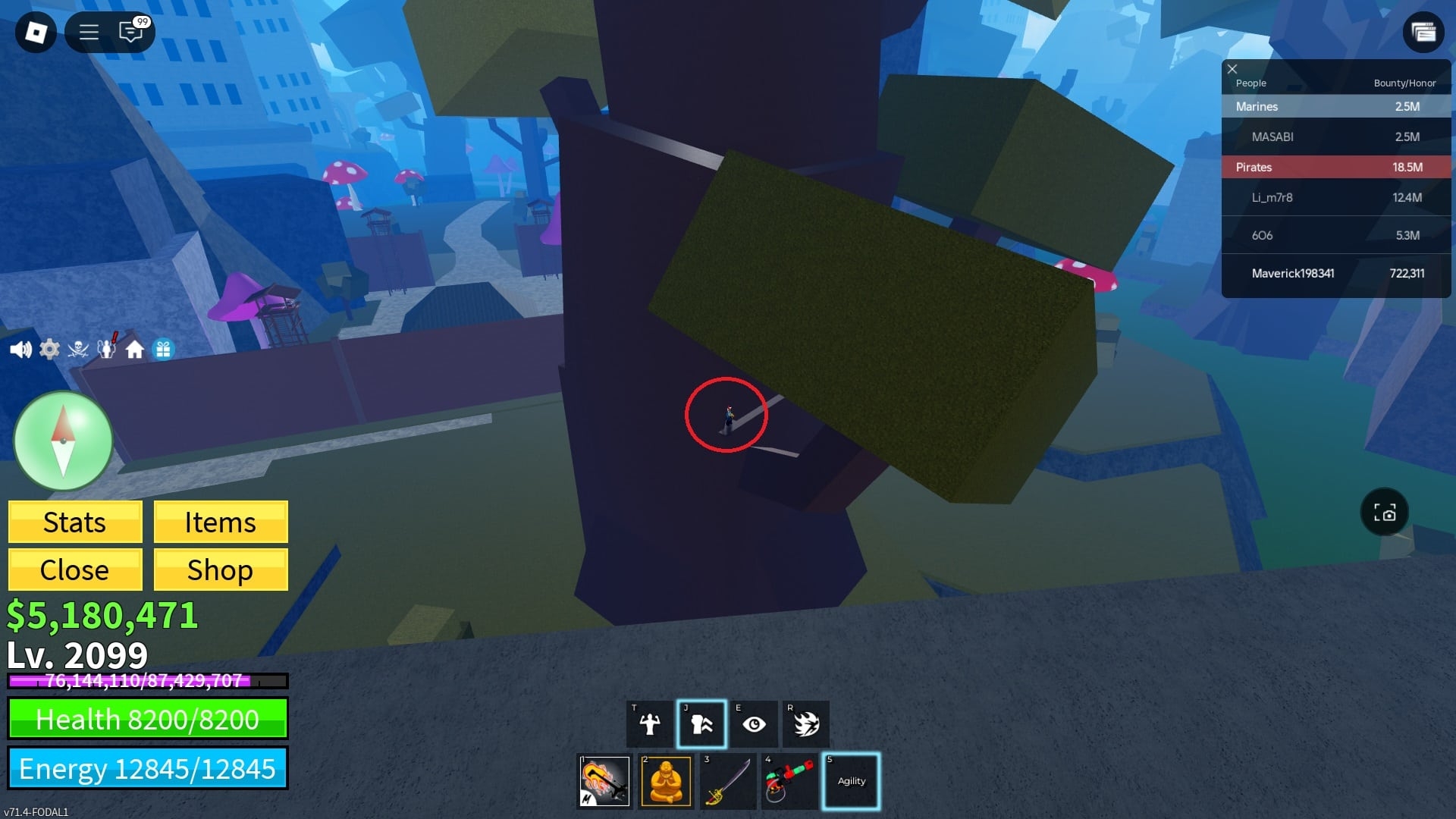Click the yellow Close button
The width and height of the screenshot is (1456, 819).
click(75, 570)
